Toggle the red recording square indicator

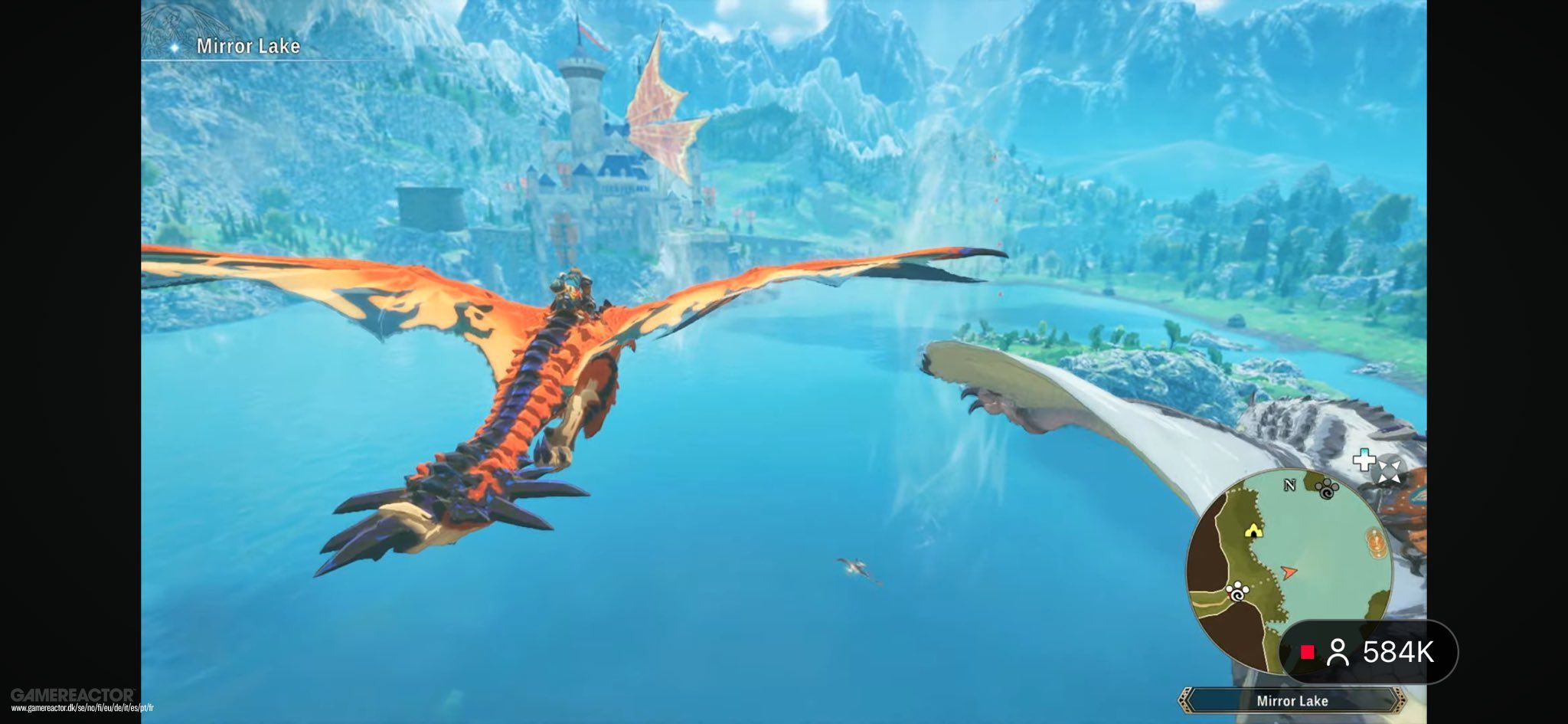point(1308,652)
